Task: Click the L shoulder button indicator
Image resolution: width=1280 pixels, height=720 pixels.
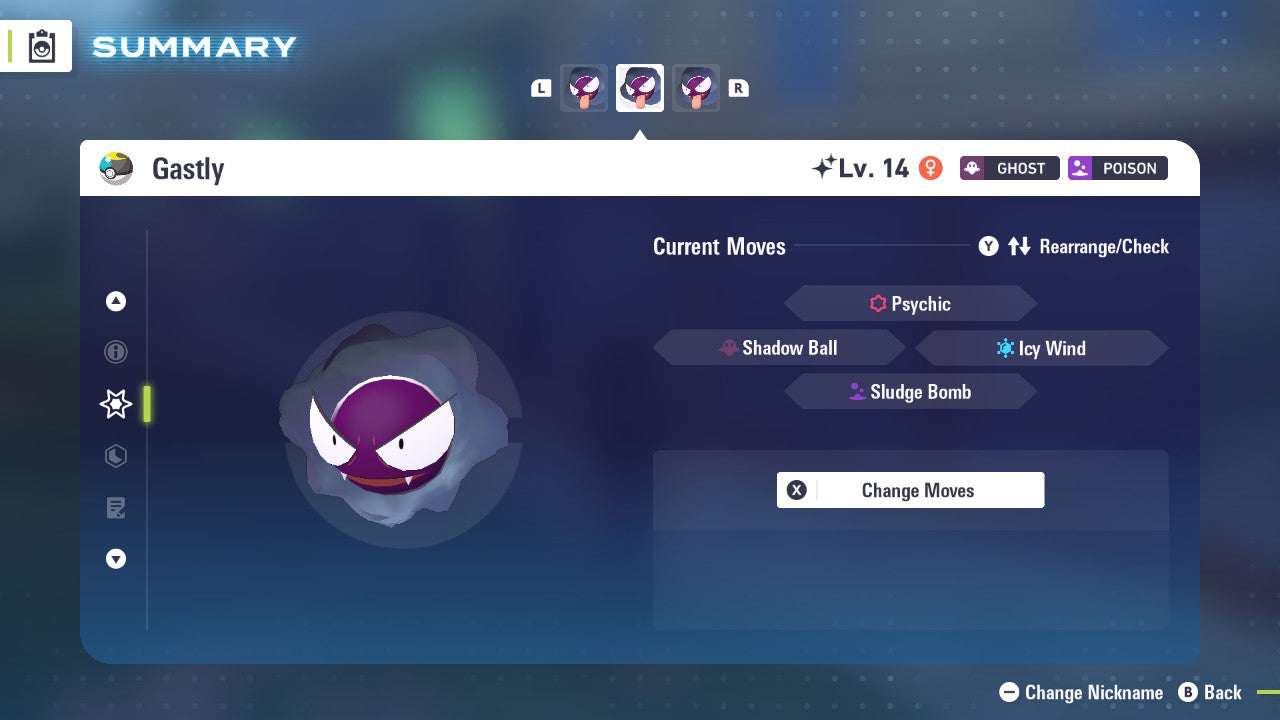Action: coord(541,88)
